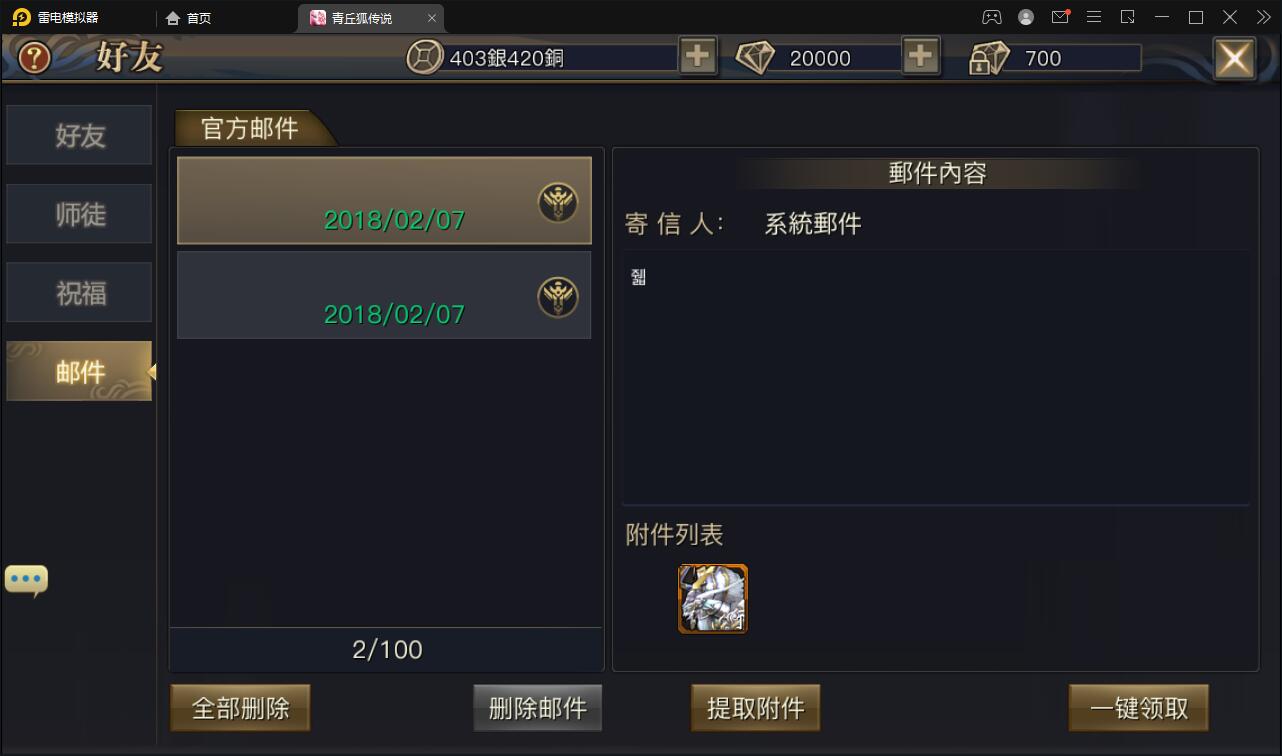Select the 祝福 sidebar section

(79, 292)
